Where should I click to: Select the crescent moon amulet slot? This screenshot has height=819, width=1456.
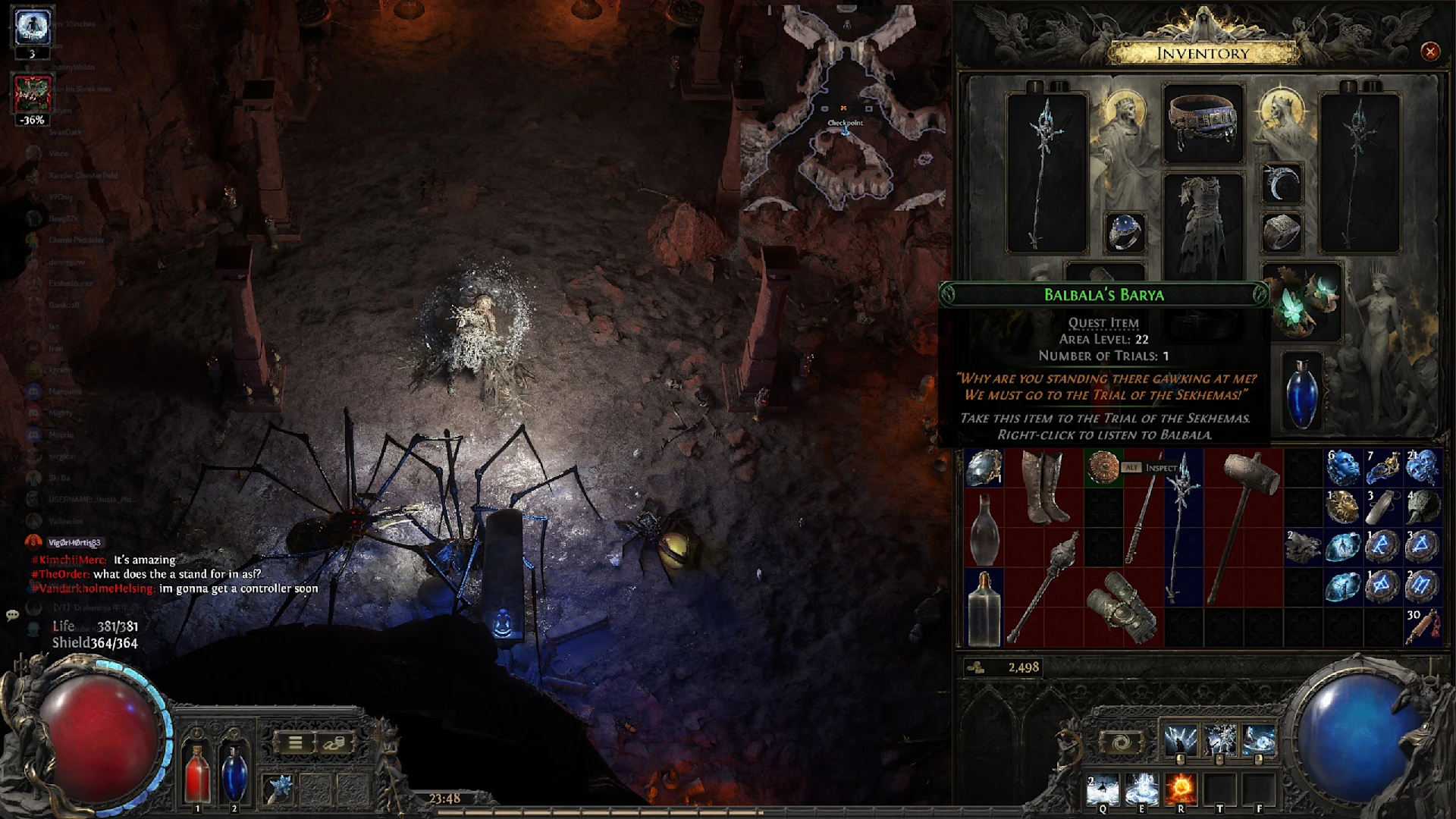pyautogui.click(x=1282, y=184)
